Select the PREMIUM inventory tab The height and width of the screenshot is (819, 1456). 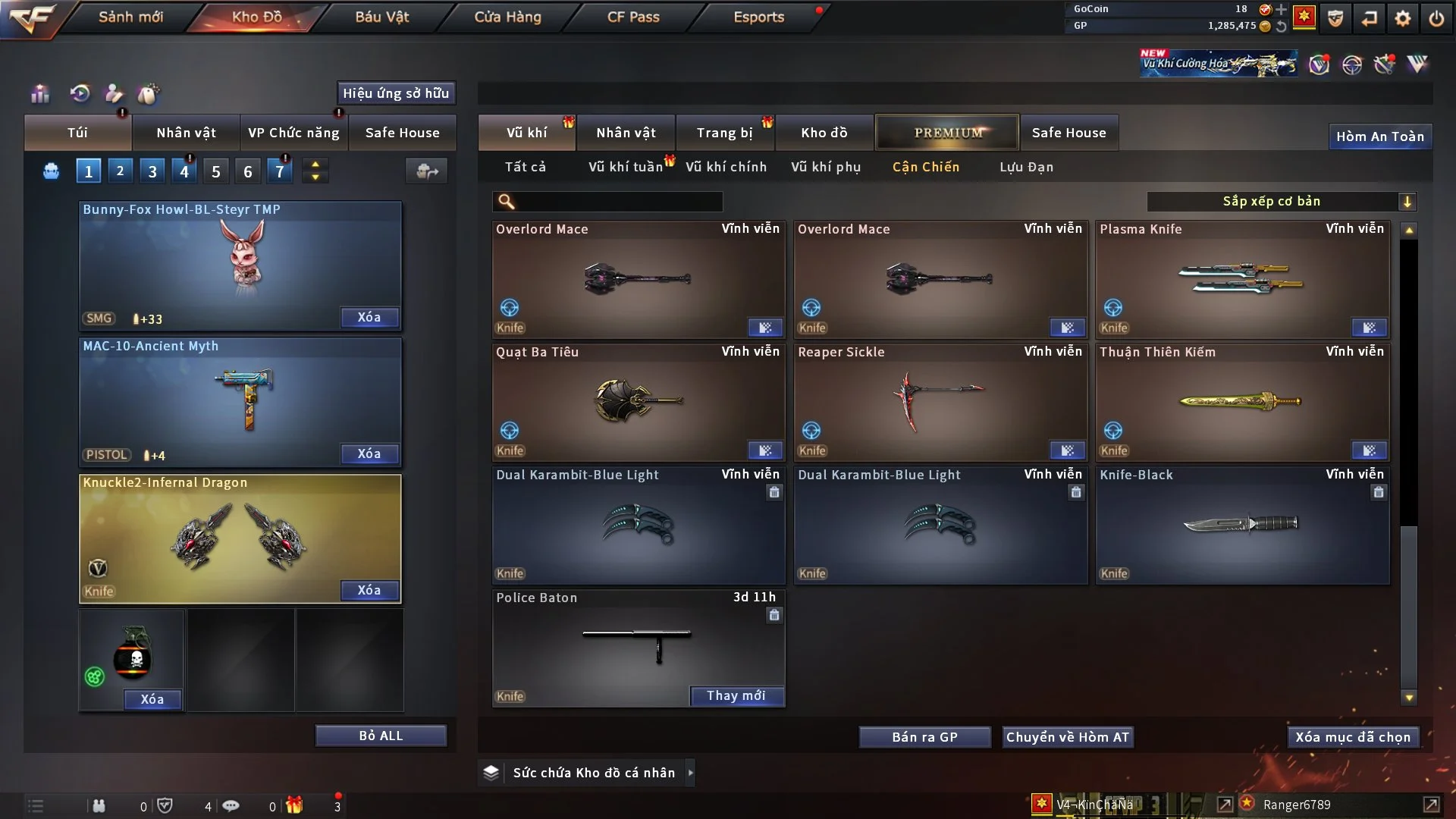(947, 133)
